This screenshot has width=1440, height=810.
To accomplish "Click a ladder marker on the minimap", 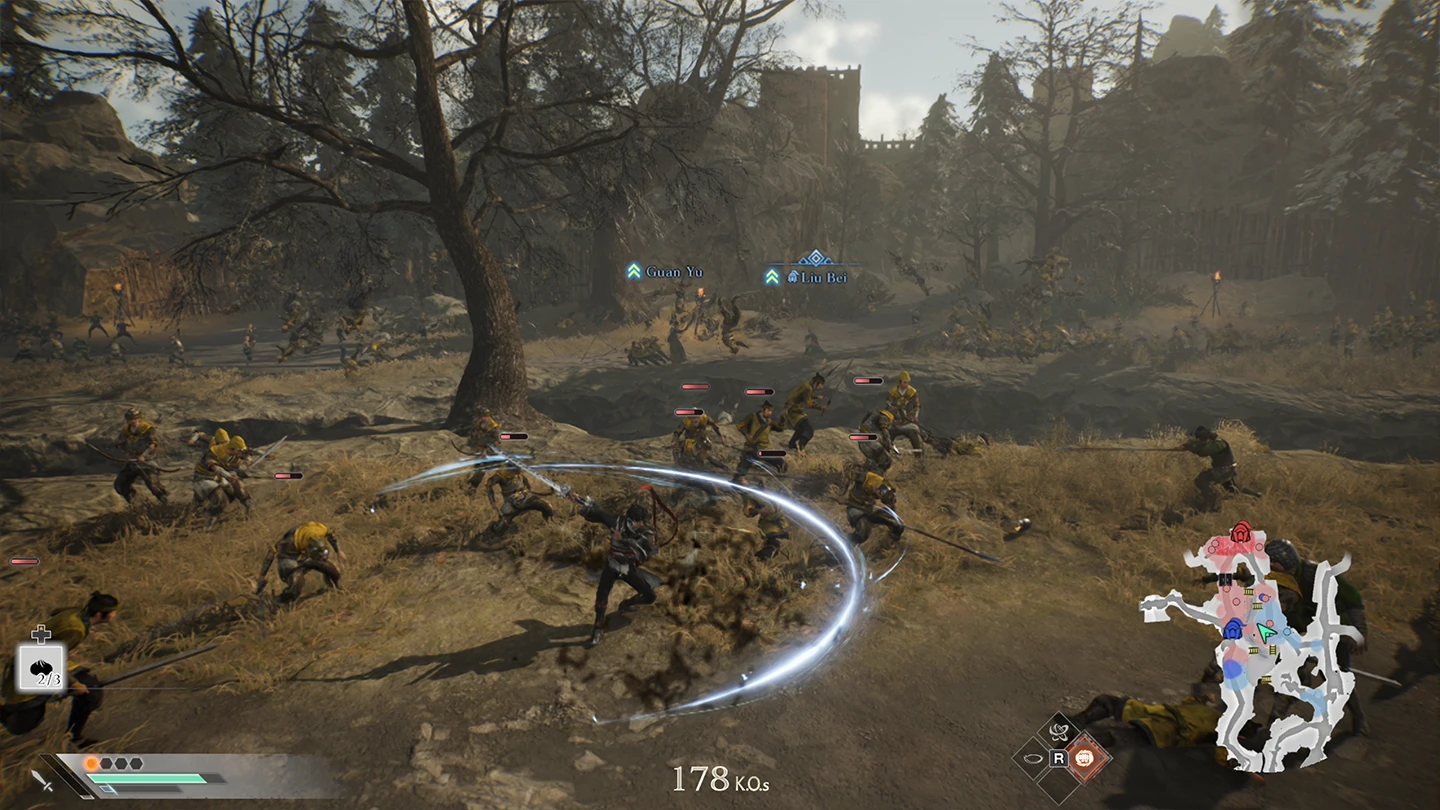I will (x=1247, y=592).
